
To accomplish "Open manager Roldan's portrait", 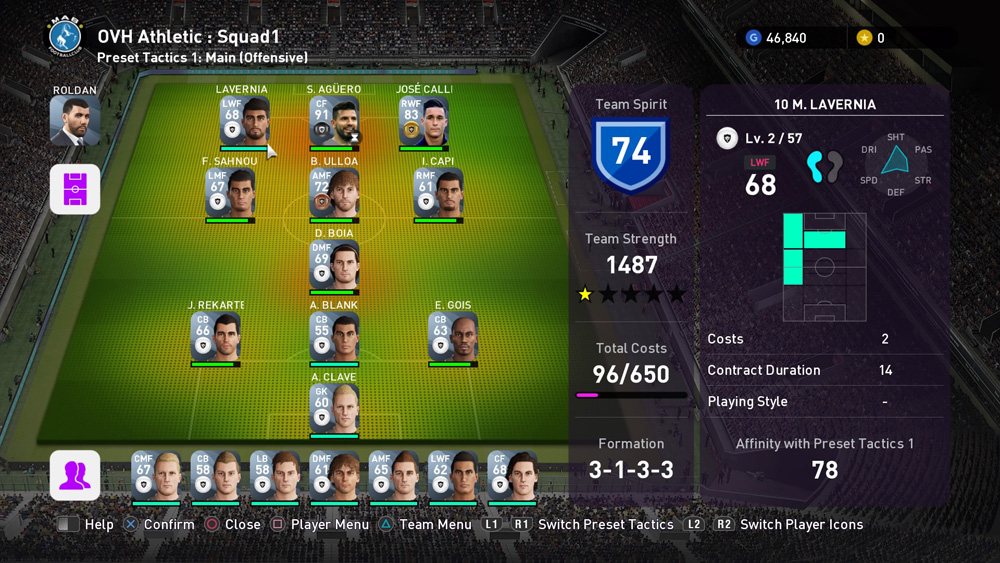I will [75, 121].
